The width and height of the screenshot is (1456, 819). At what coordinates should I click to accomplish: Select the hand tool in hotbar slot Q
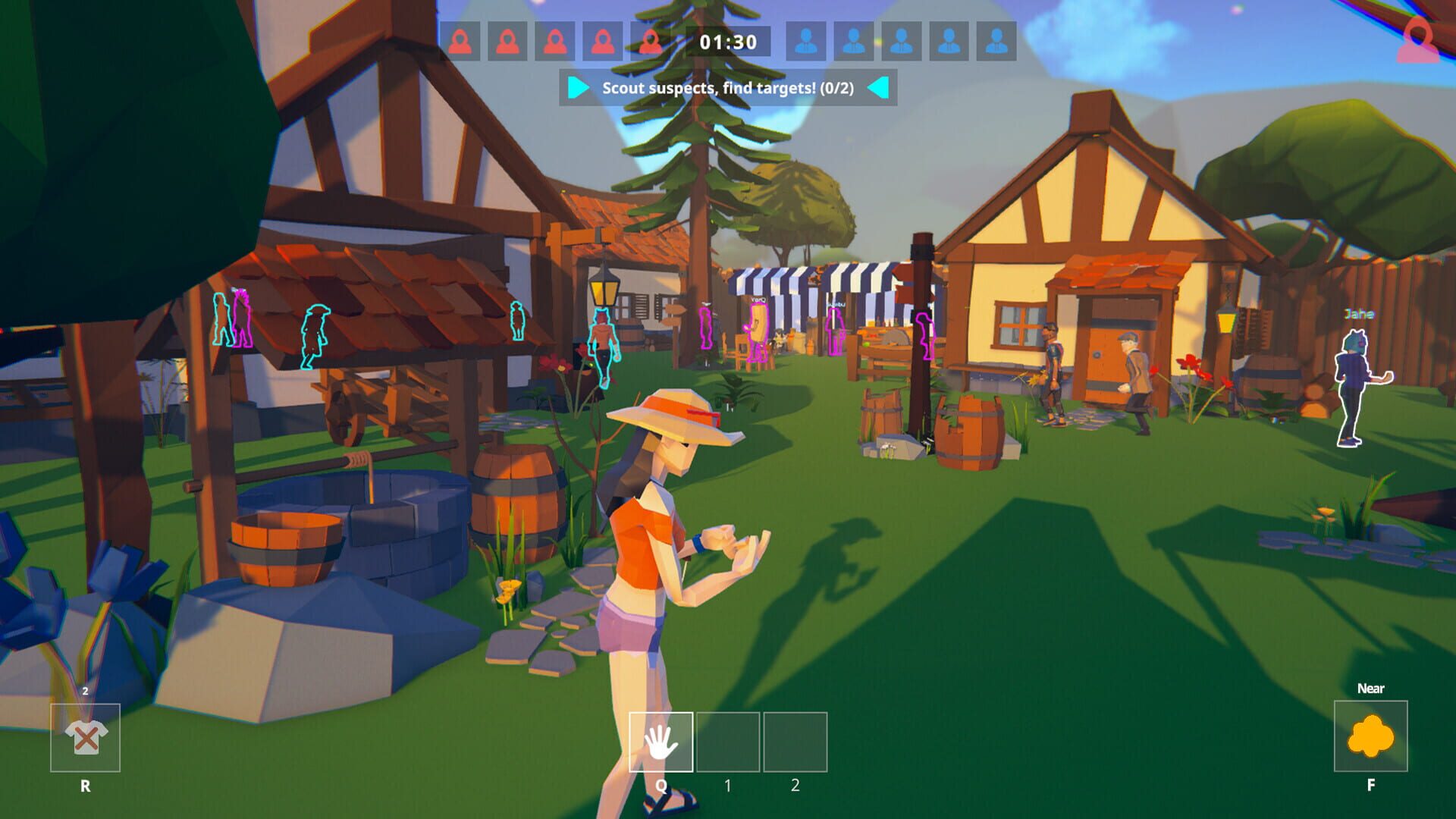tap(661, 741)
